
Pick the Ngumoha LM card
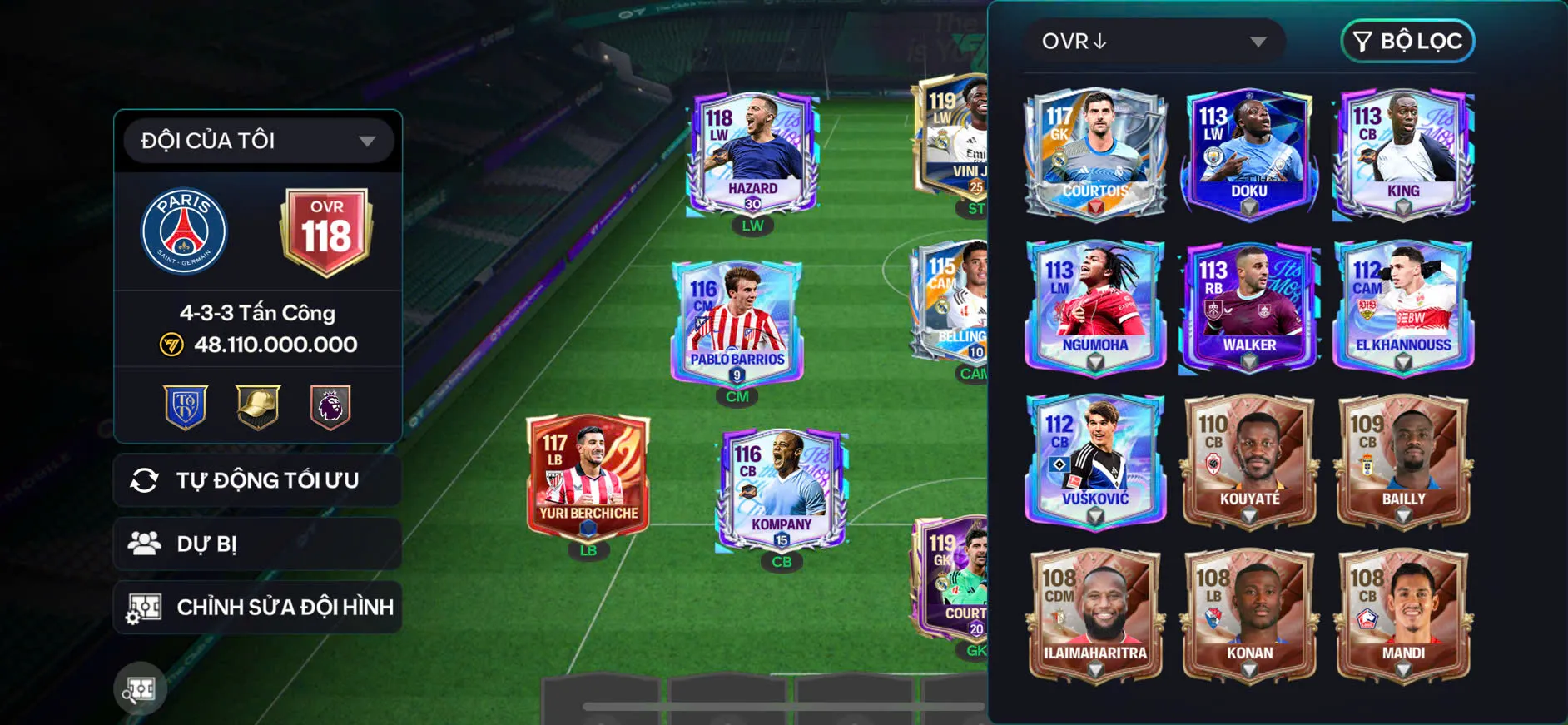1095,306
